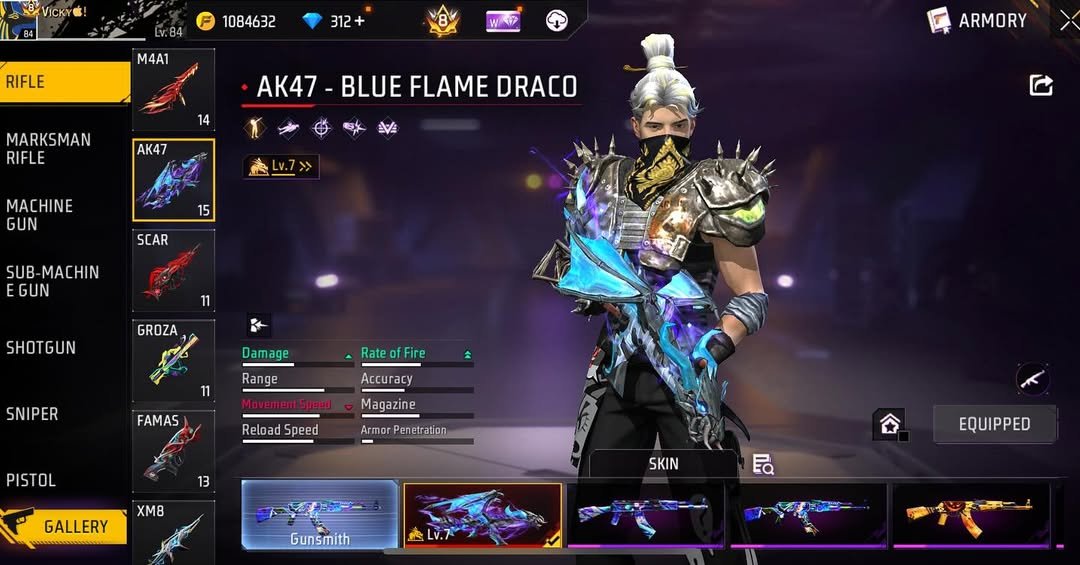Click the Equipped button

[x=994, y=424]
